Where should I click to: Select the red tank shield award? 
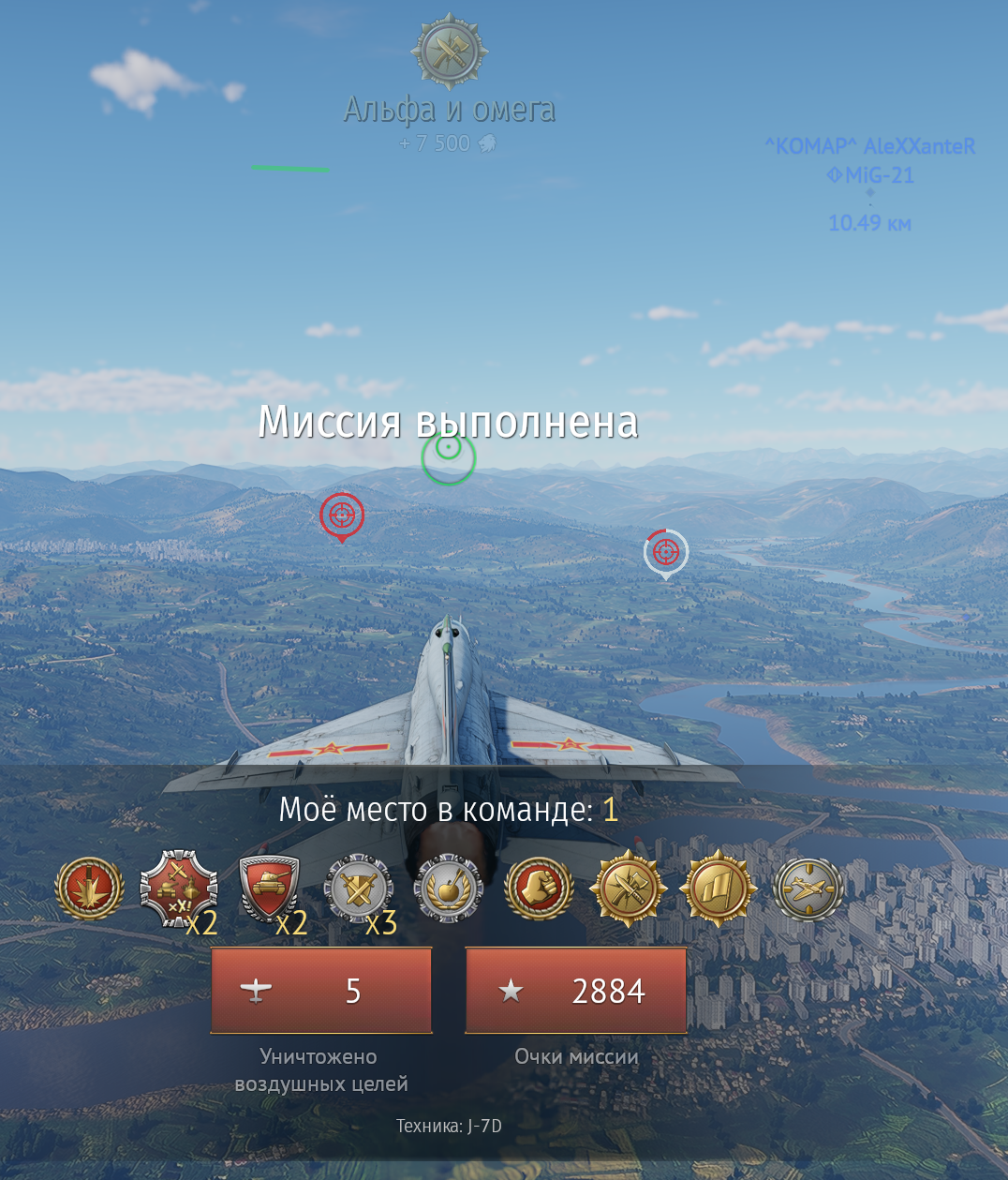(269, 888)
